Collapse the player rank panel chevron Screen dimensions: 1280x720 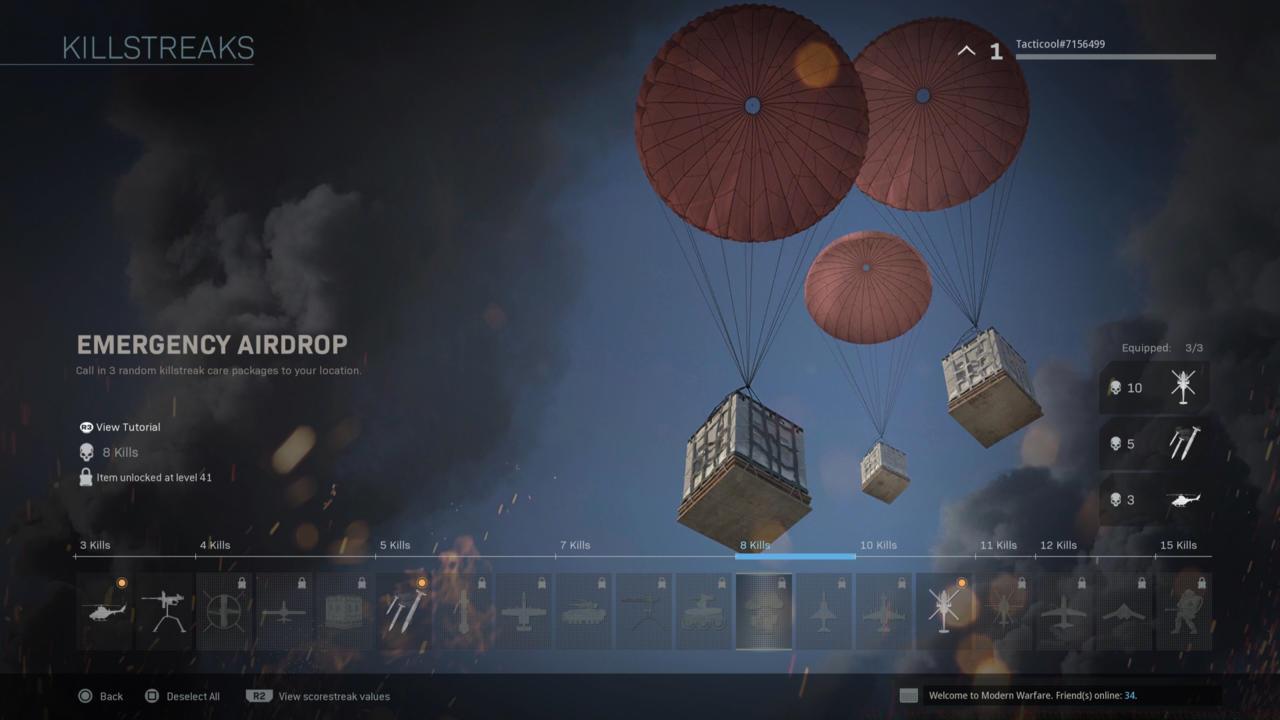pyautogui.click(x=965, y=50)
